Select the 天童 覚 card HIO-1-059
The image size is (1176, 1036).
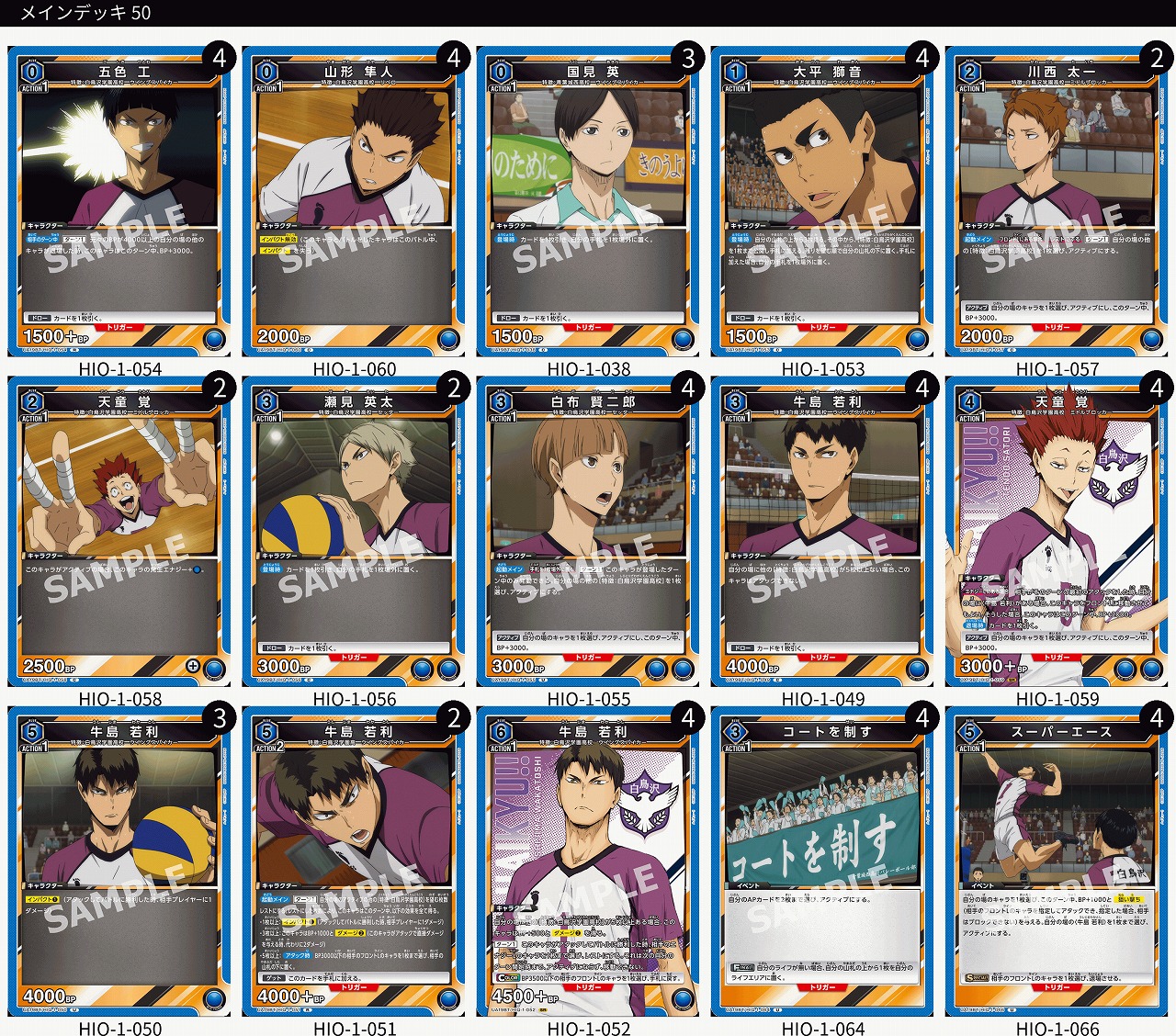[x=1057, y=533]
